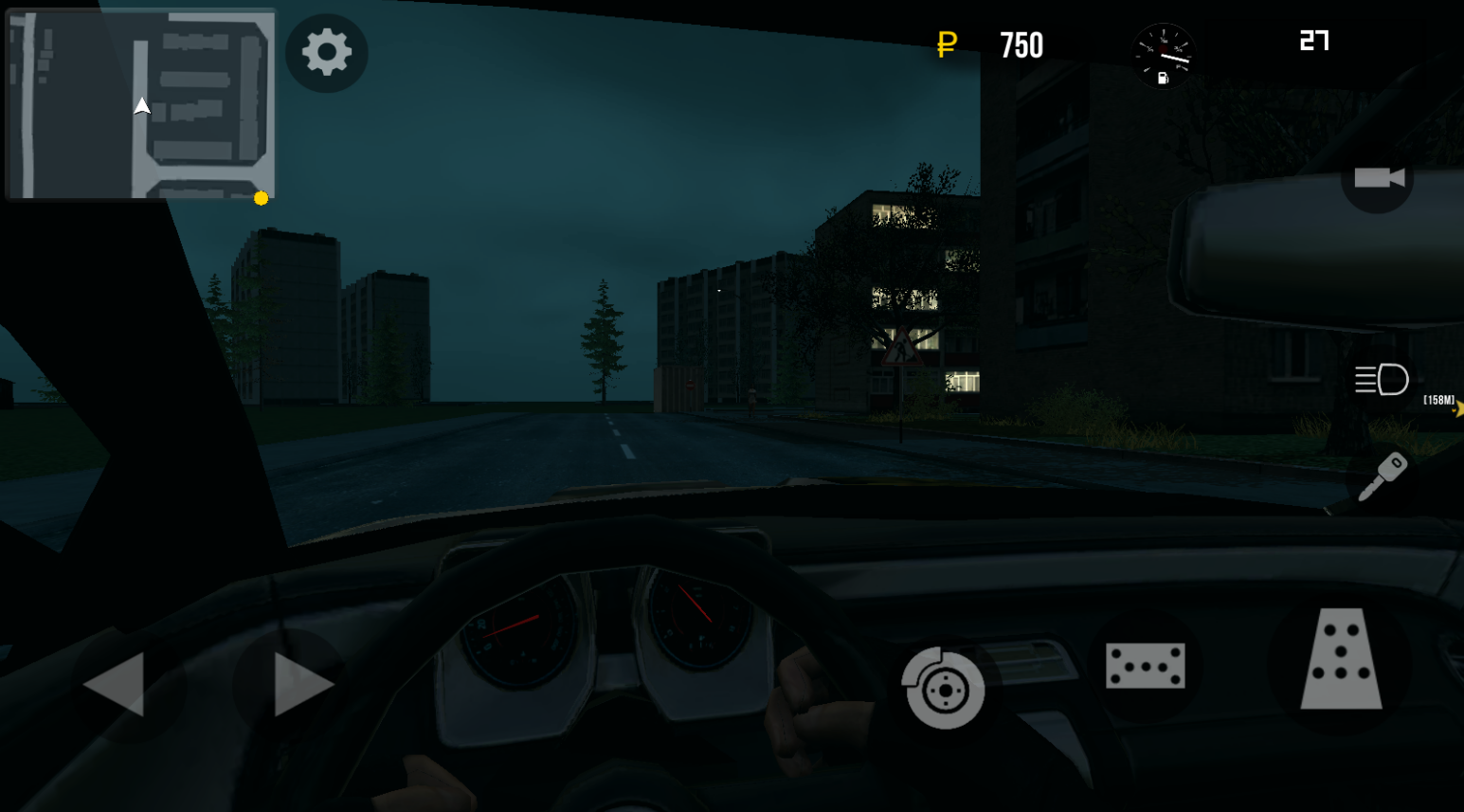The width and height of the screenshot is (1464, 812).
Task: Steer left using the left arrow
Action: [x=112, y=684]
